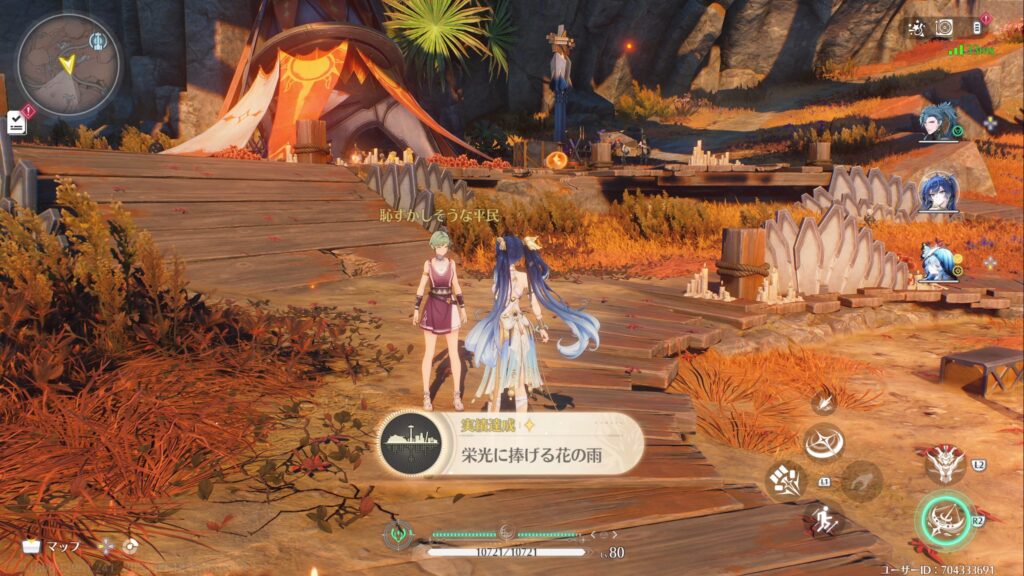Viewport: 1024px width, 576px height.
Task: Switch to the dark blue-haired party member portrait
Action: click(x=939, y=193)
